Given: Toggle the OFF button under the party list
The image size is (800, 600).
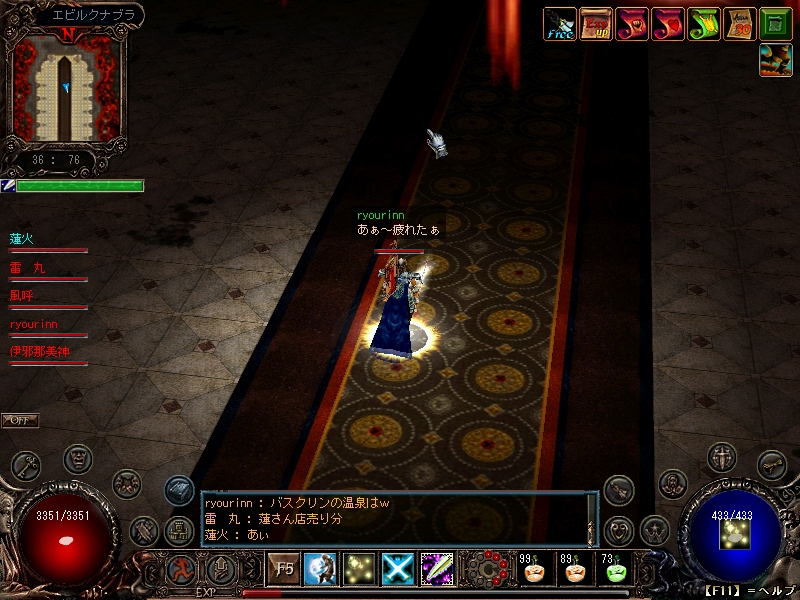Looking at the screenshot, I should tap(20, 420).
